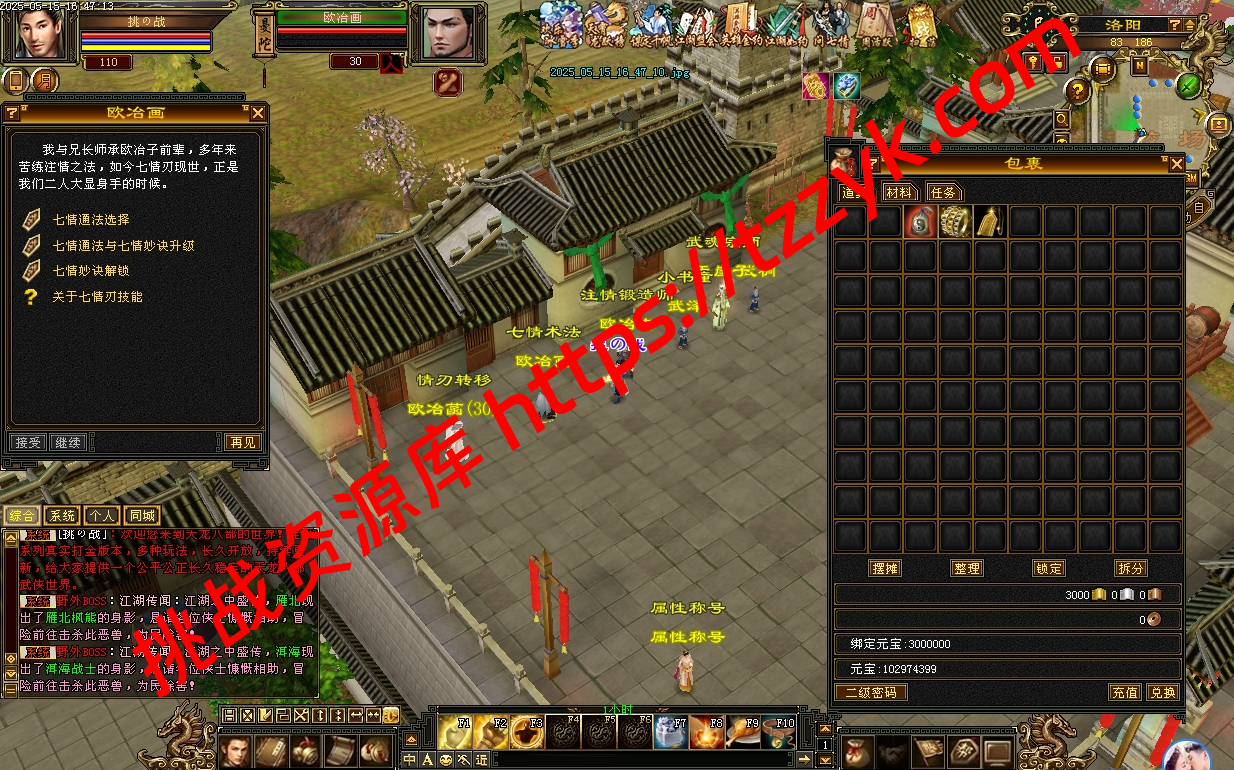Close the 欧冶画 dialogue window
Viewport: 1234px width, 770px height.
point(258,113)
